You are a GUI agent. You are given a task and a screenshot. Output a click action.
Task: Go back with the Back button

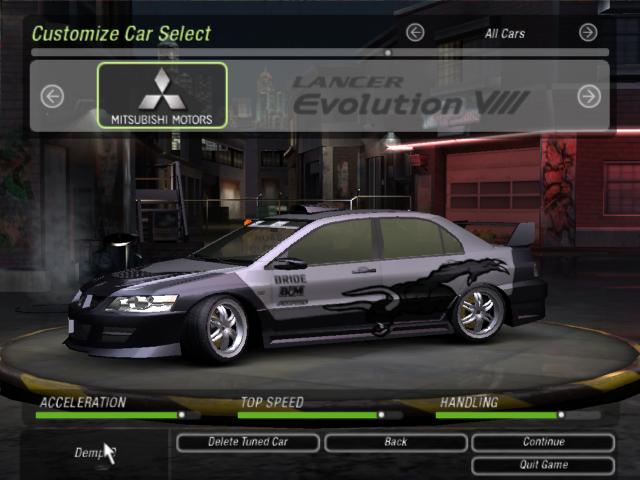395,442
